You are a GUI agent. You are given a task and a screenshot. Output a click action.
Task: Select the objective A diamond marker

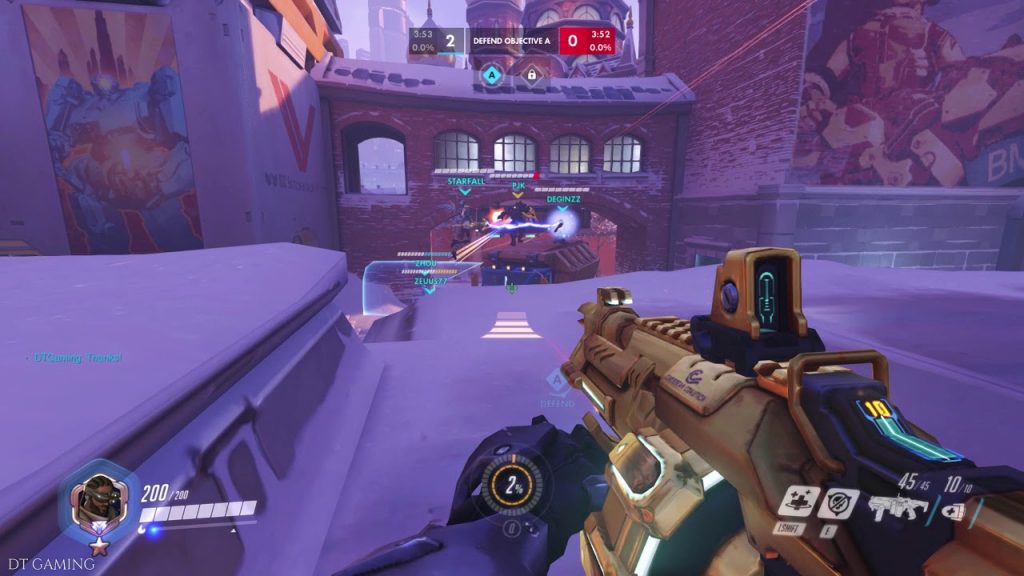click(x=491, y=73)
